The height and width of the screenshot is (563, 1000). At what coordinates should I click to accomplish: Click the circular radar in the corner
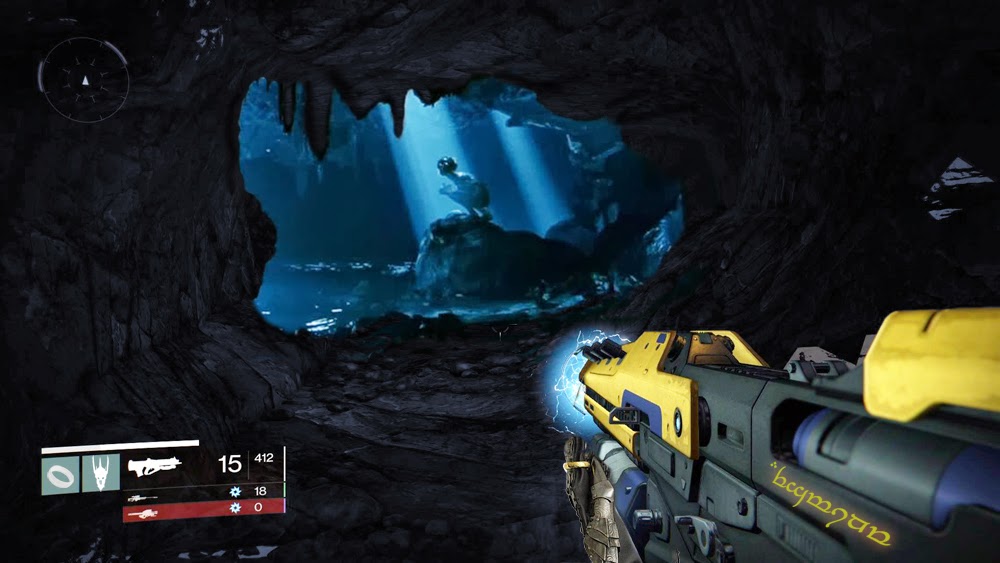84,79
